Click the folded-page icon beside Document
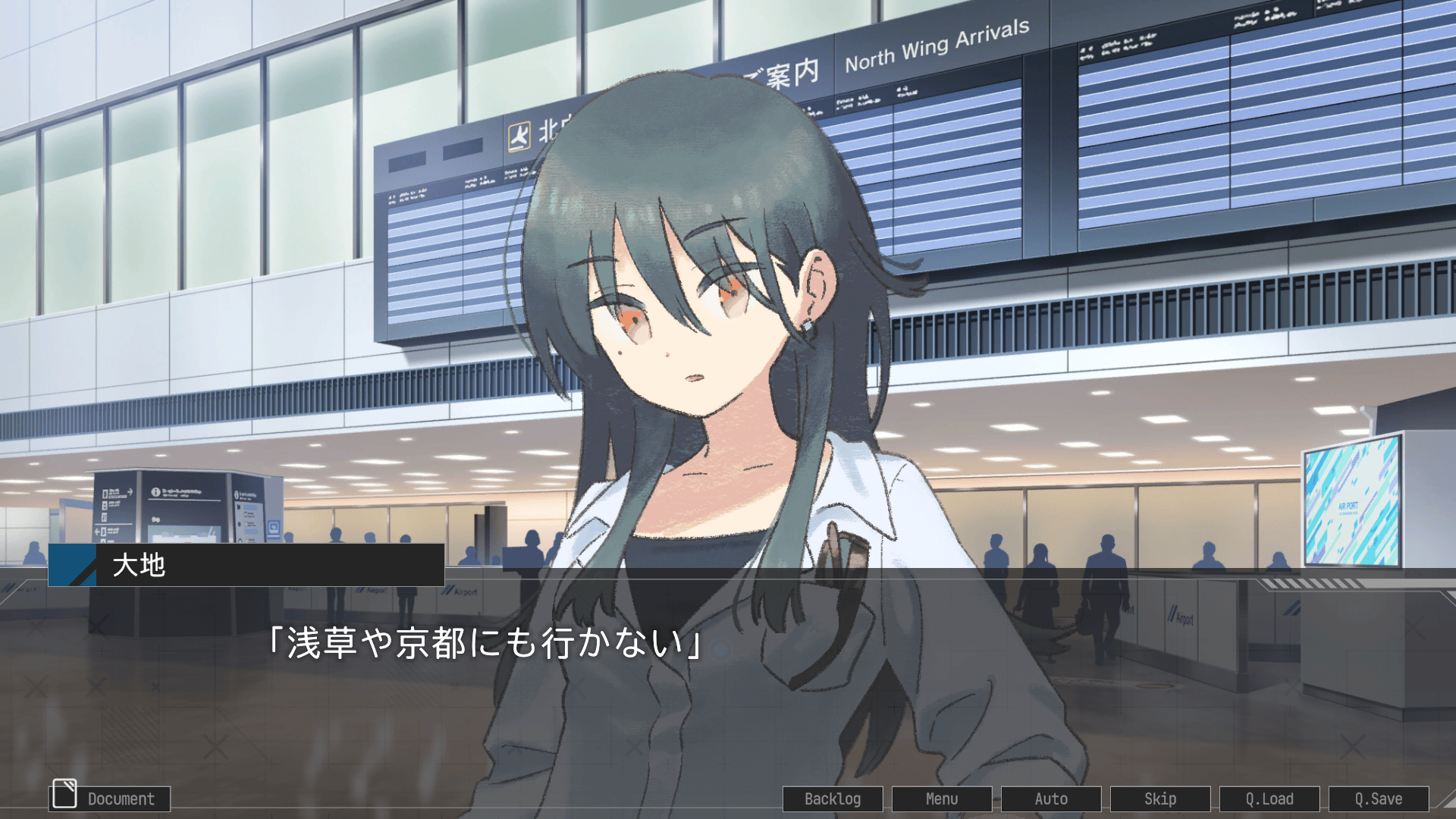1456x819 pixels. pos(64,793)
